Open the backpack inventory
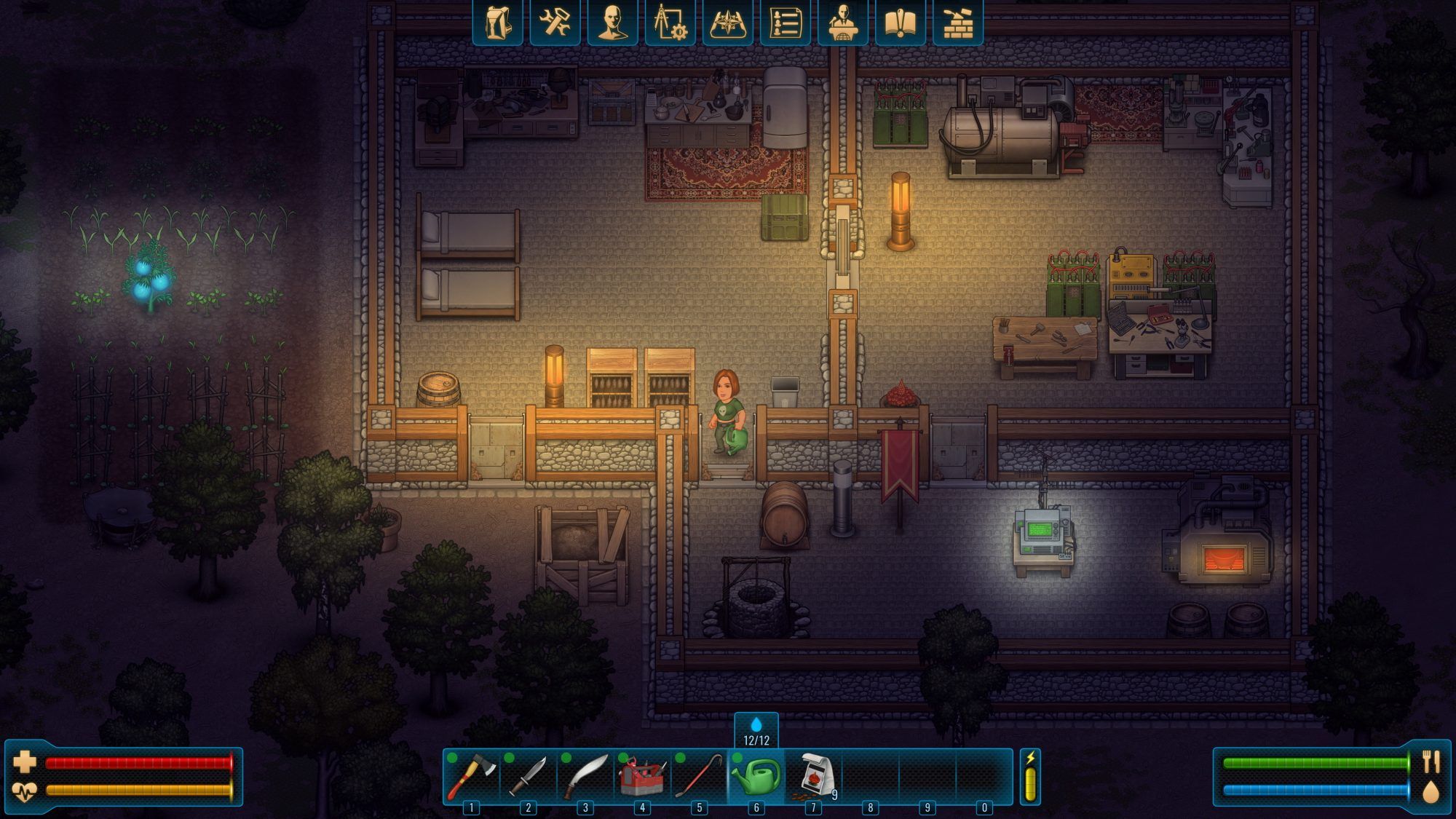 click(499, 24)
